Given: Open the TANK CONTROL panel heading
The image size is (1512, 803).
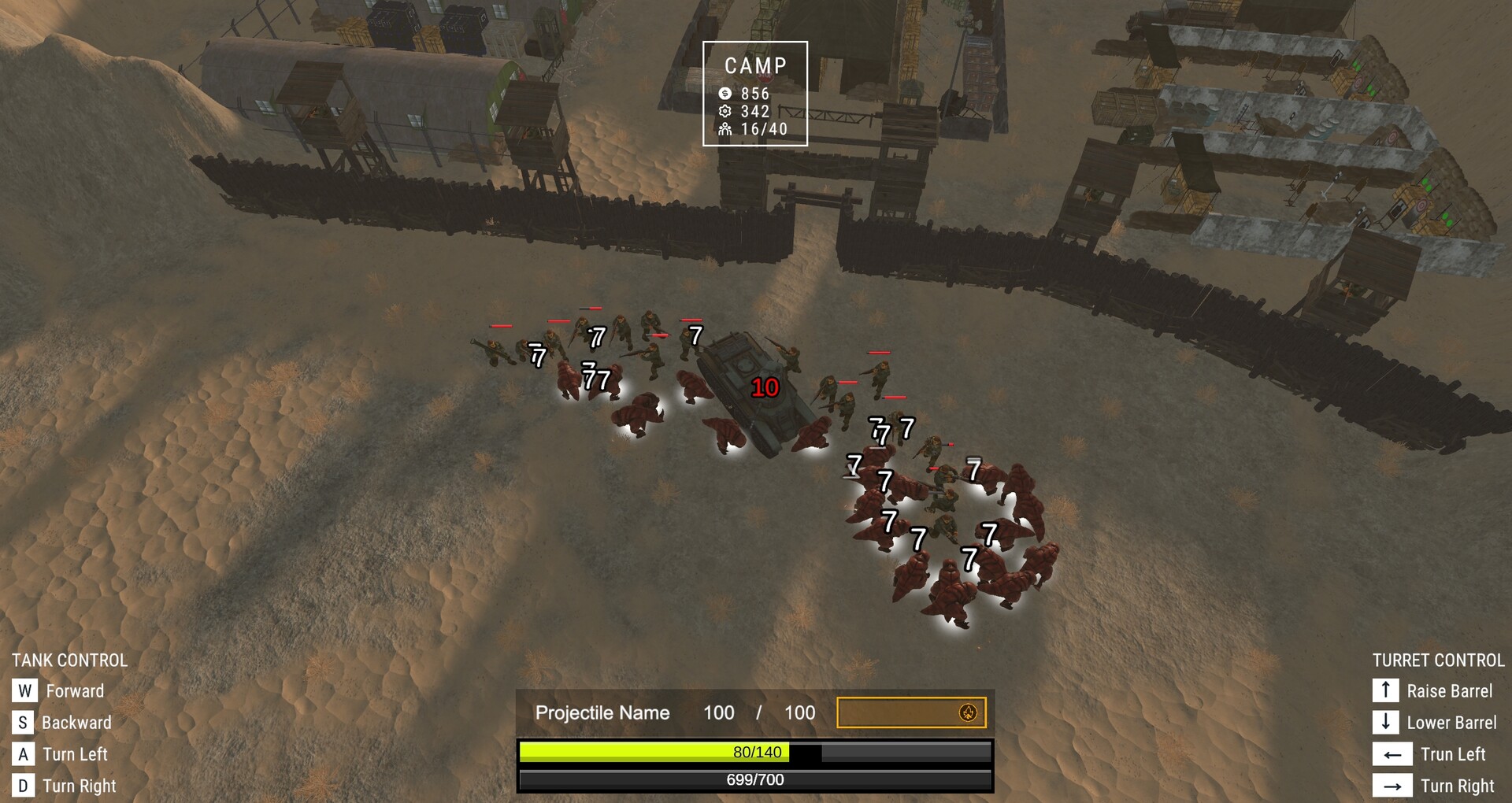Looking at the screenshot, I should pyautogui.click(x=69, y=660).
